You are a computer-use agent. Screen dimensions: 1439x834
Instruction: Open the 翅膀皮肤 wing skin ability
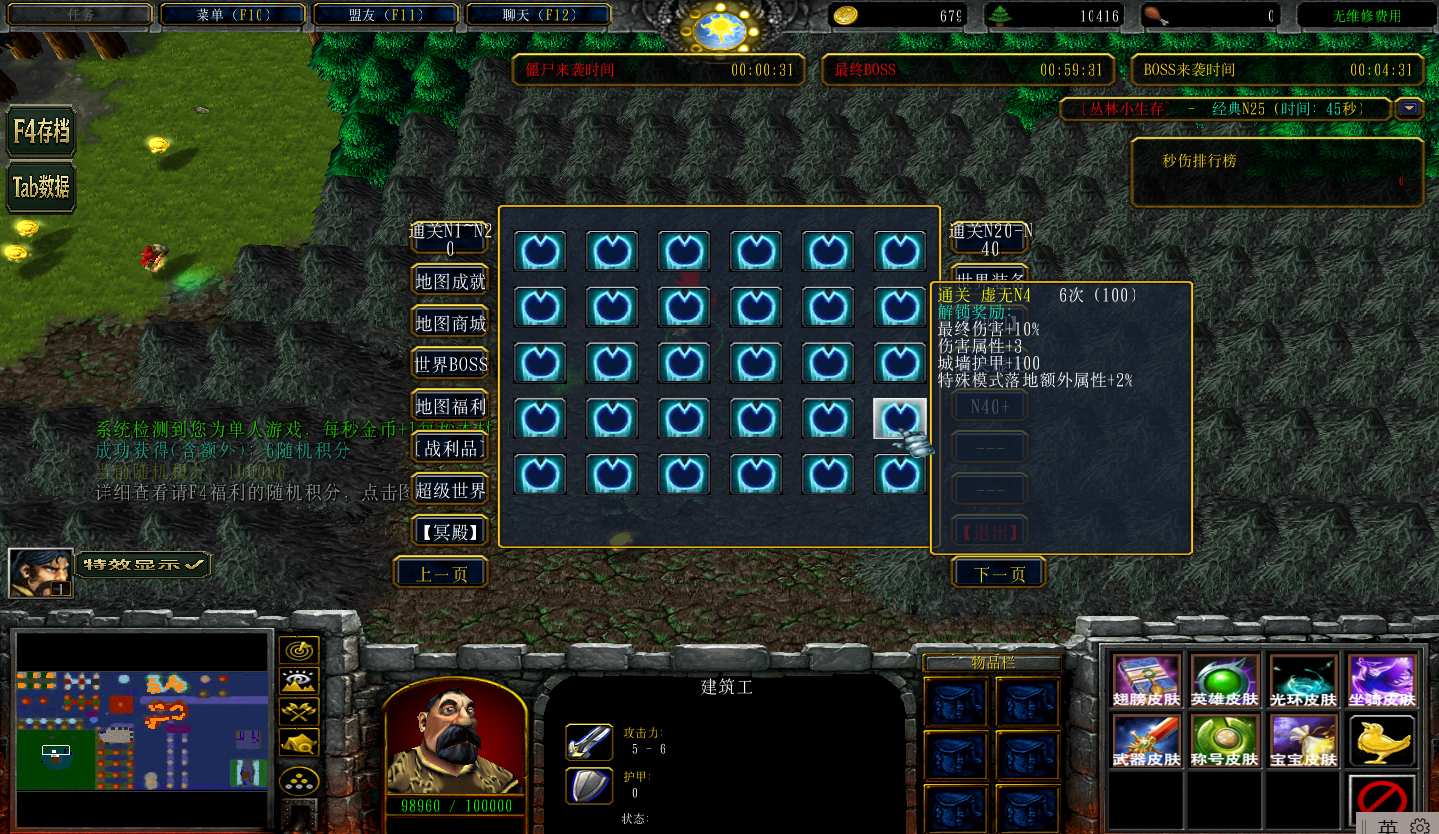(x=1147, y=681)
